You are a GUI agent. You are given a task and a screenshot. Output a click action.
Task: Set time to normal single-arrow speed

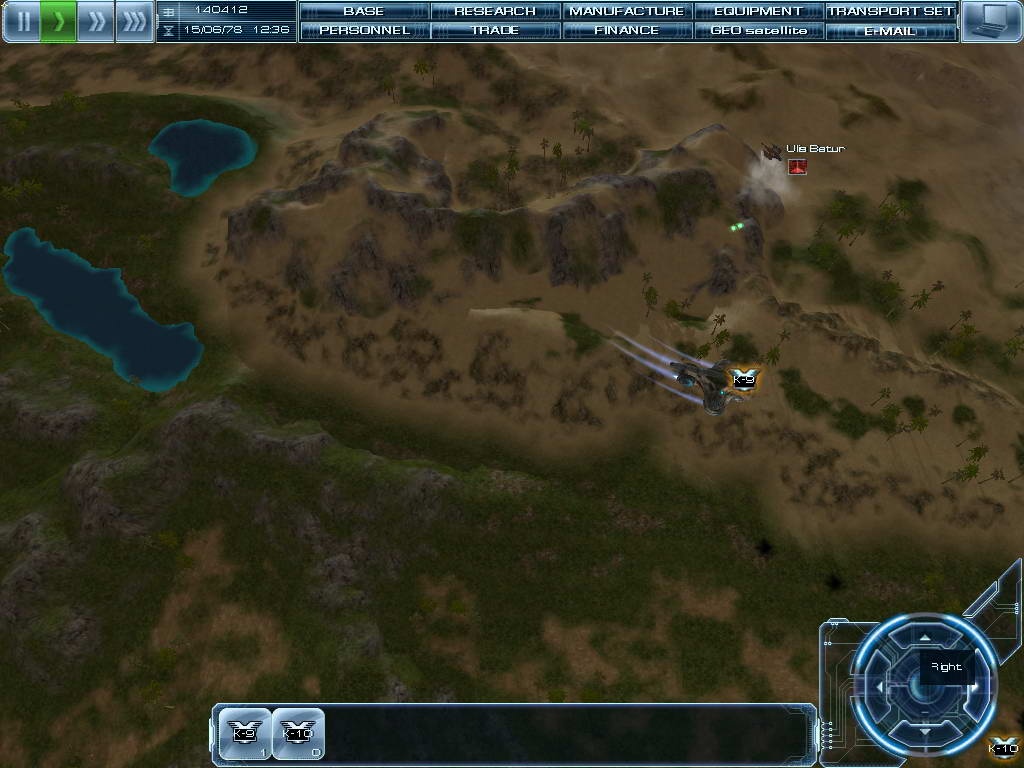click(x=58, y=21)
